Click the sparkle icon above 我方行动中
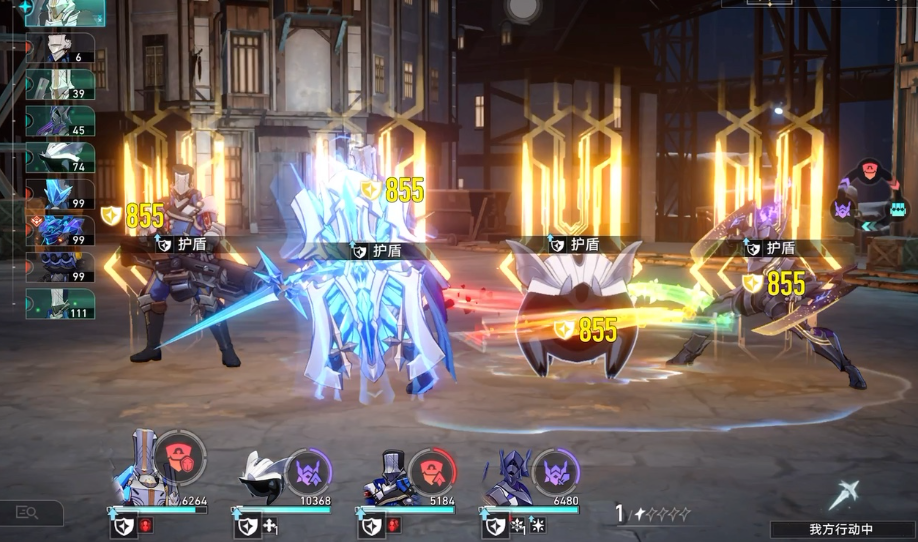This screenshot has height=542, width=918. point(844,494)
